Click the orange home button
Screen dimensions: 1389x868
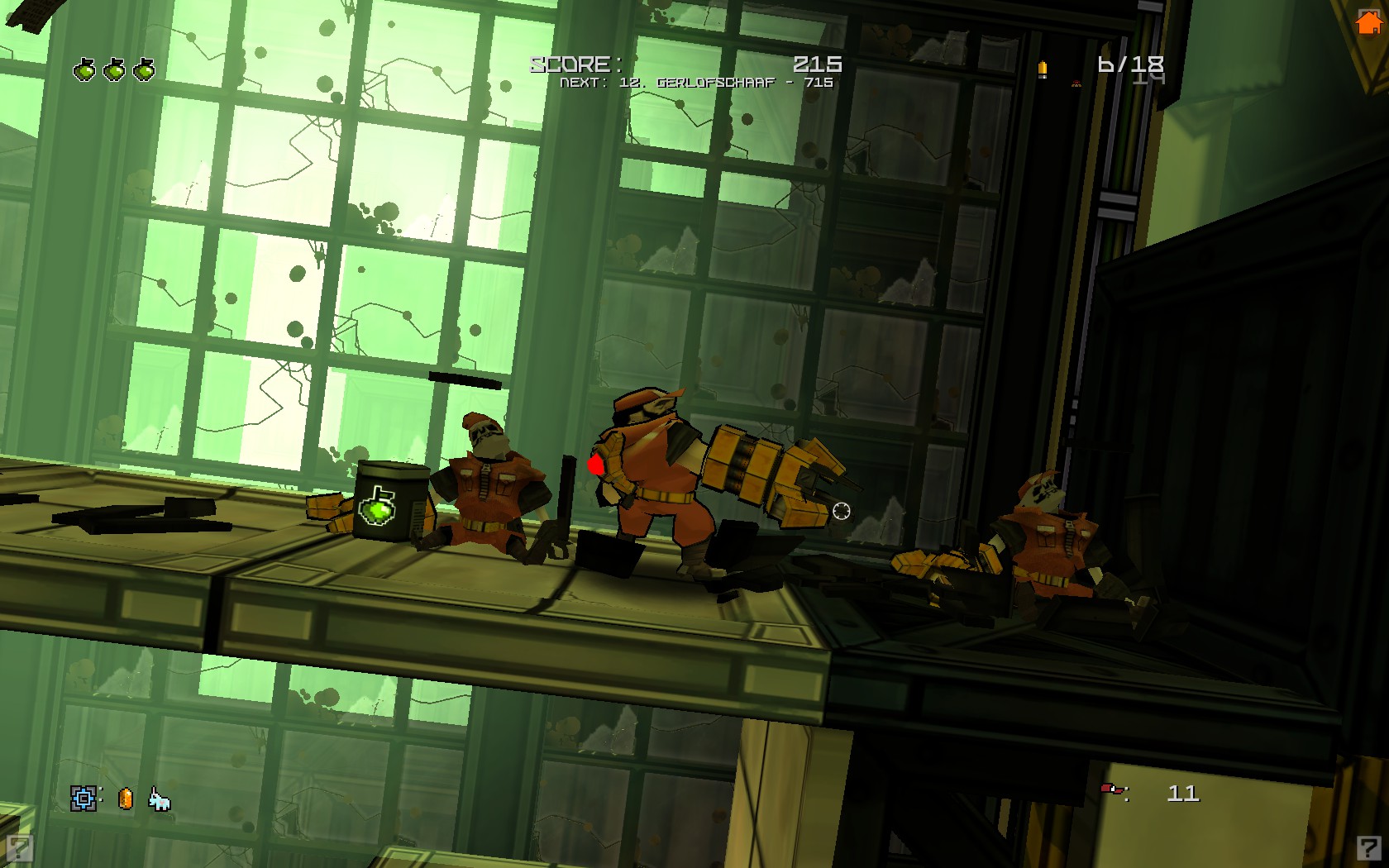[x=1368, y=22]
